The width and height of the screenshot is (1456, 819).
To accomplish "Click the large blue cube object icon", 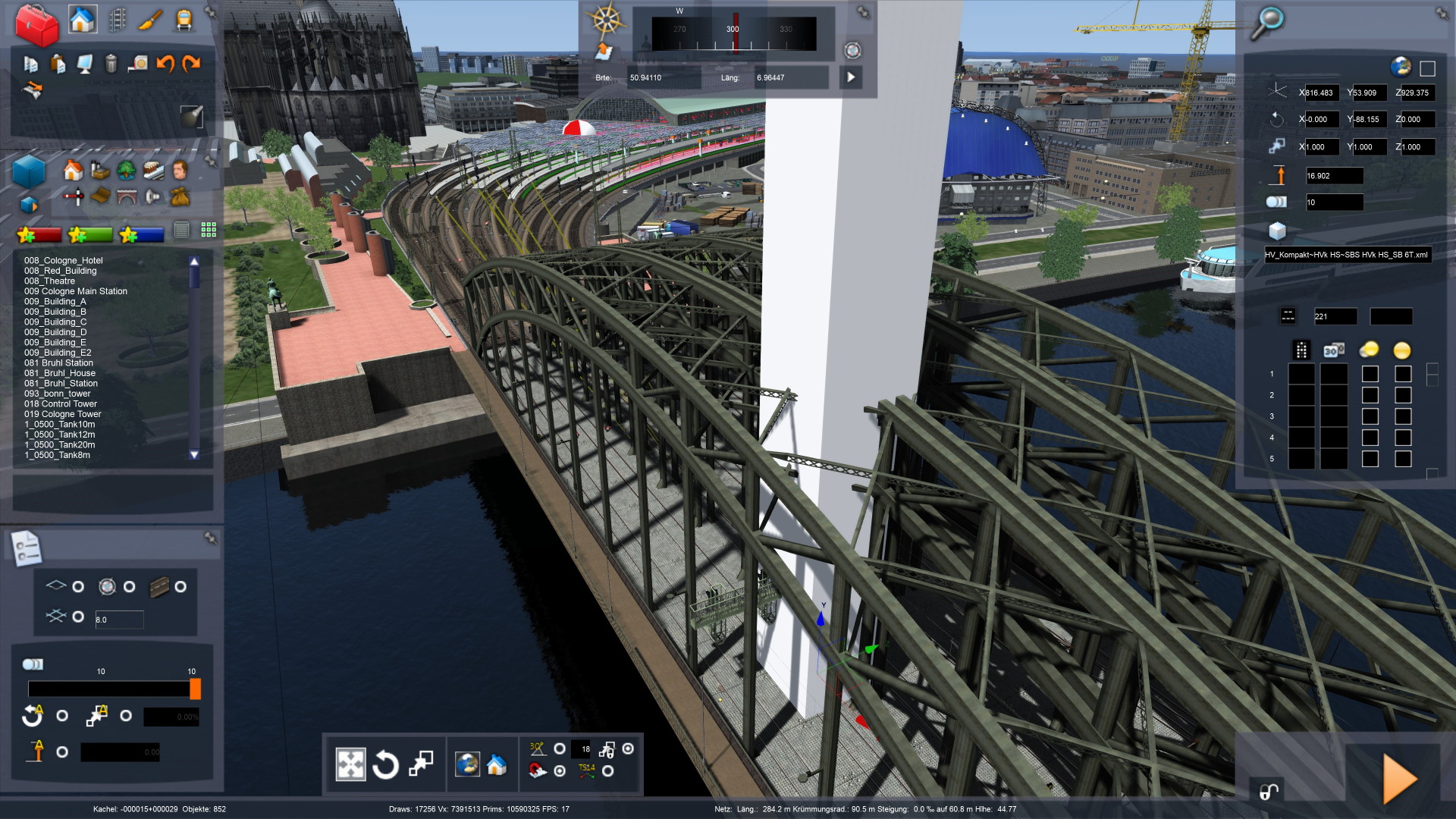I will [x=29, y=170].
